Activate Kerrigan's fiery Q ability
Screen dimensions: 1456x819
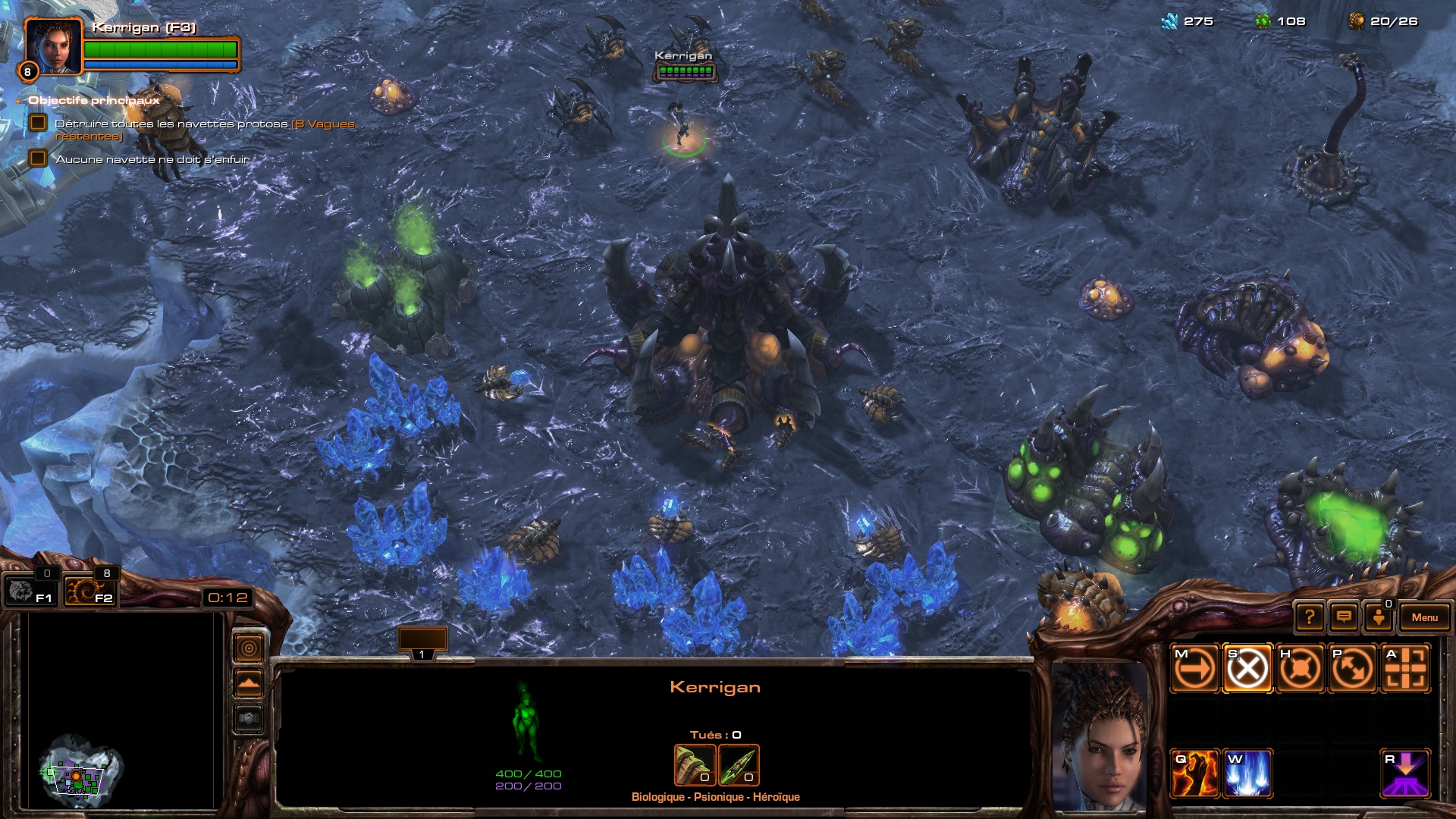1194,774
